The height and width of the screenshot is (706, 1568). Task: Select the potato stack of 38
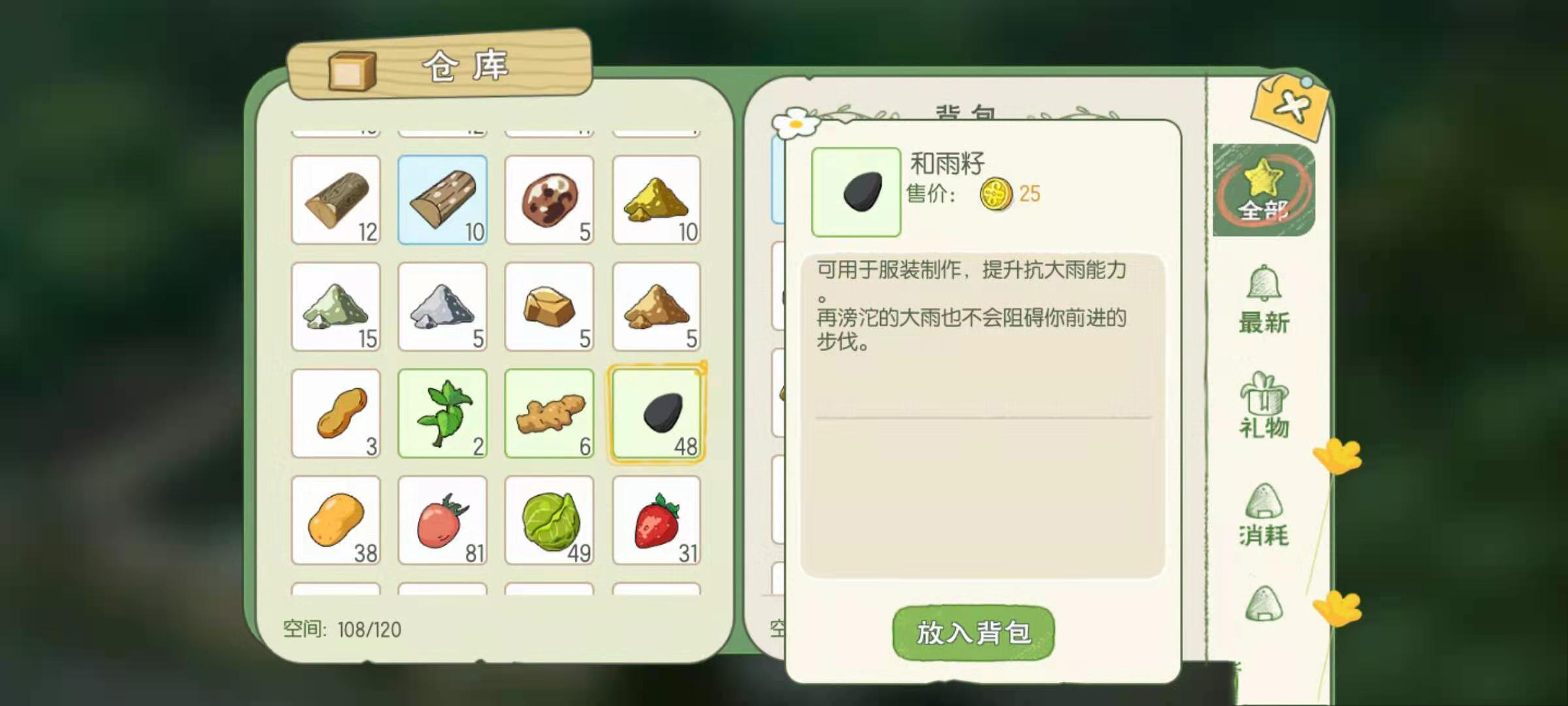(336, 521)
